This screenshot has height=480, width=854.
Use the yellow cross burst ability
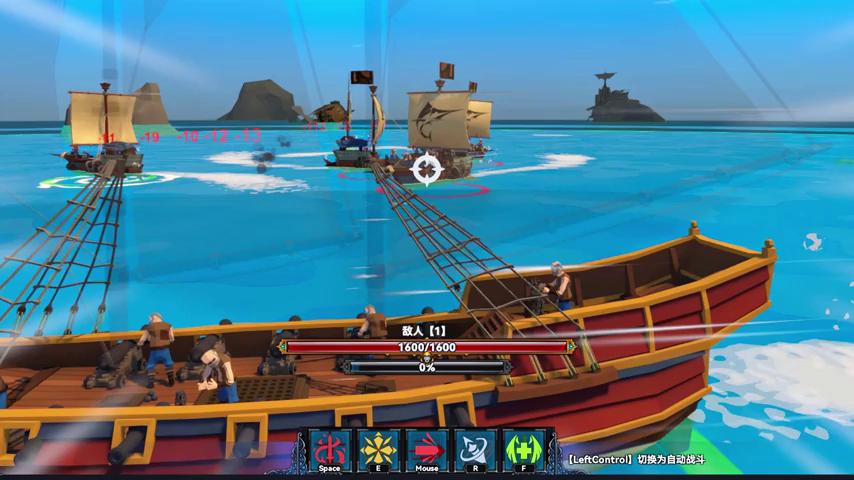[x=379, y=450]
